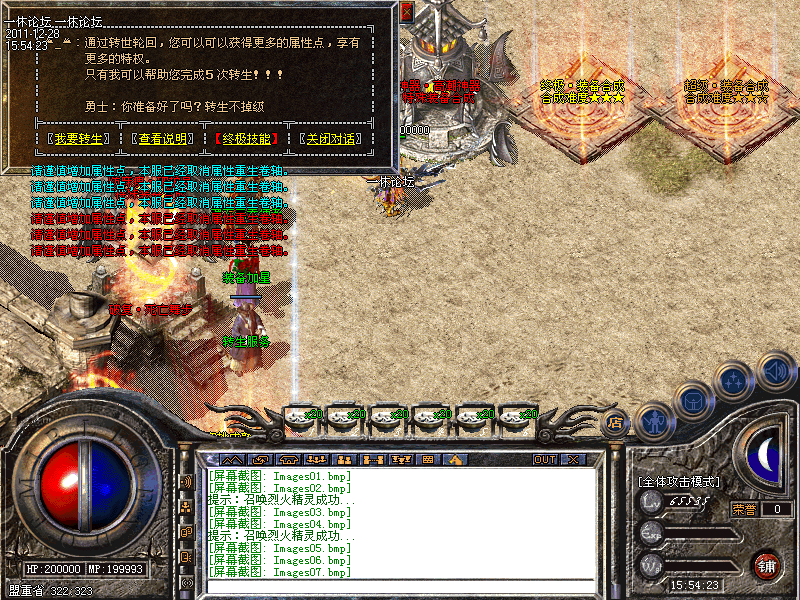Viewport: 800px width, 600px height.
Task: Toggle sound with the speaker round icon
Action: [776, 371]
